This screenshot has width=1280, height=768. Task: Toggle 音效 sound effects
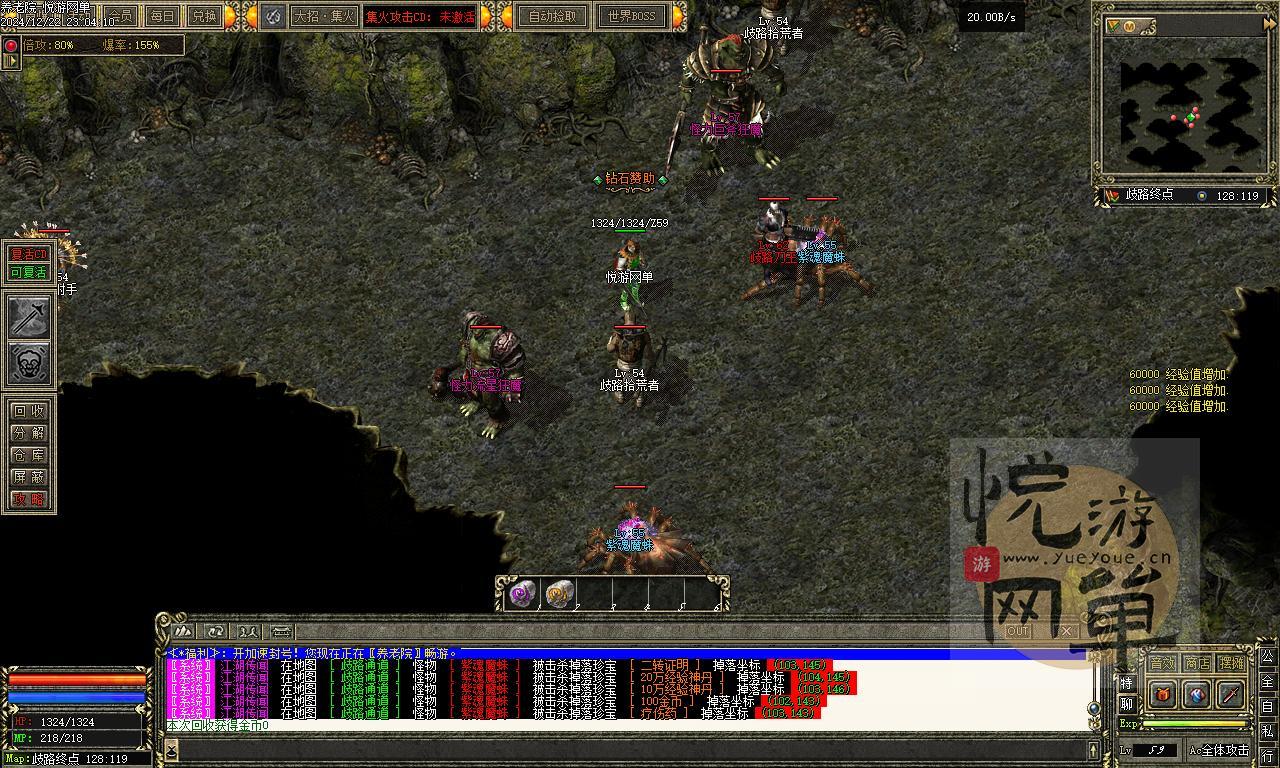point(1162,663)
